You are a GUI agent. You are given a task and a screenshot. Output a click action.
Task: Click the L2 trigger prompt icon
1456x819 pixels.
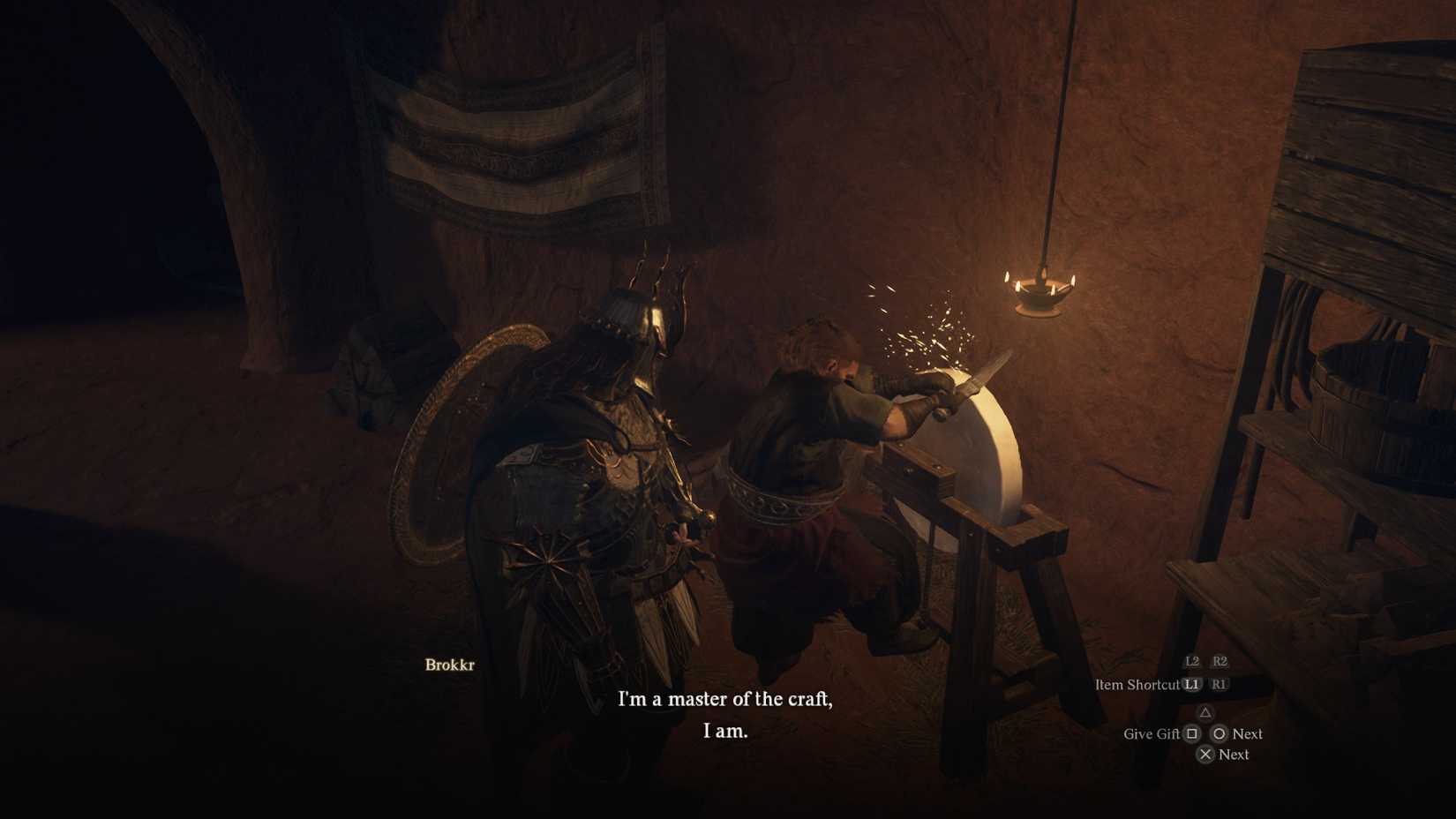(x=1194, y=662)
